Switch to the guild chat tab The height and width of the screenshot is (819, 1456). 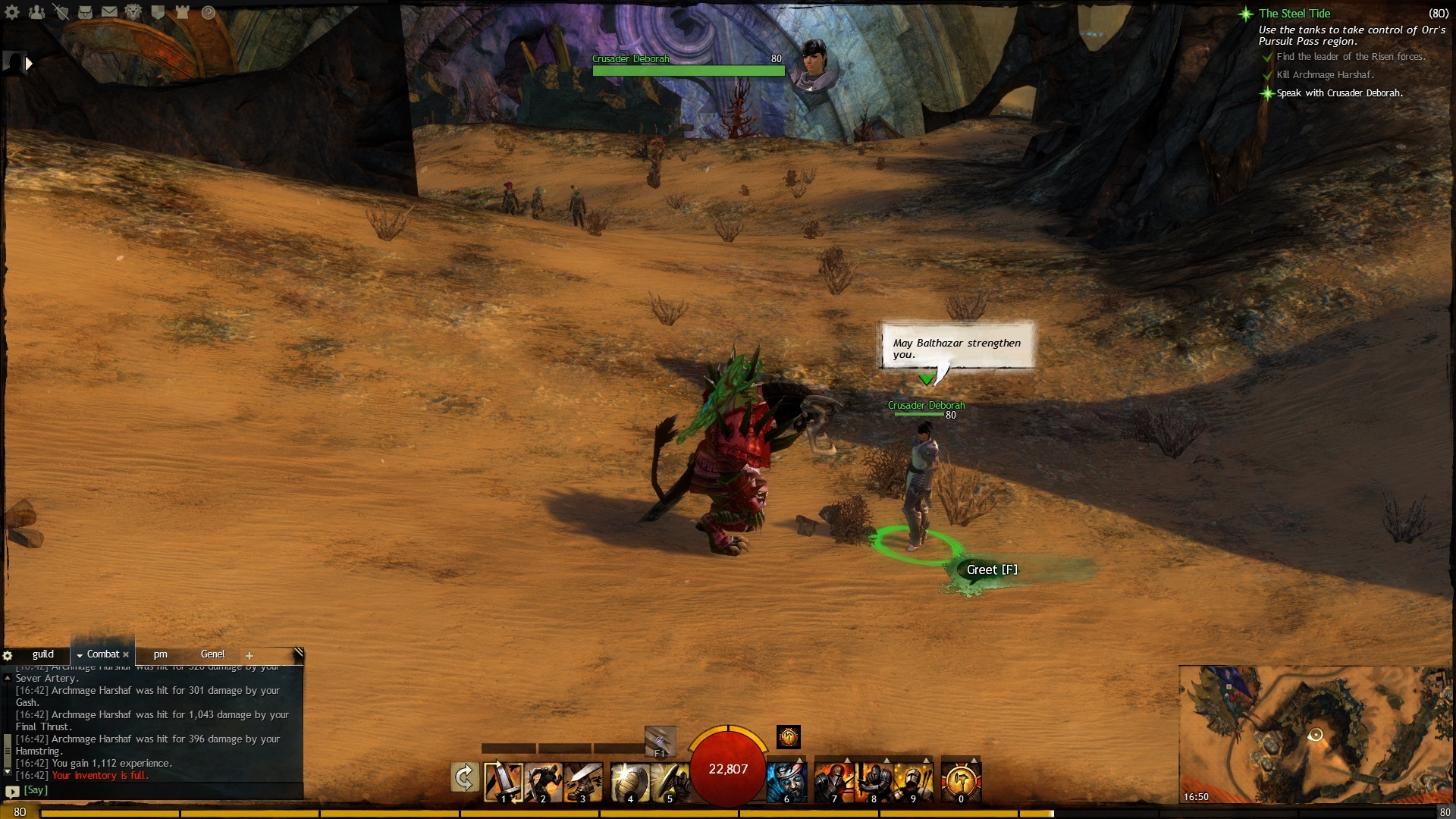click(42, 654)
